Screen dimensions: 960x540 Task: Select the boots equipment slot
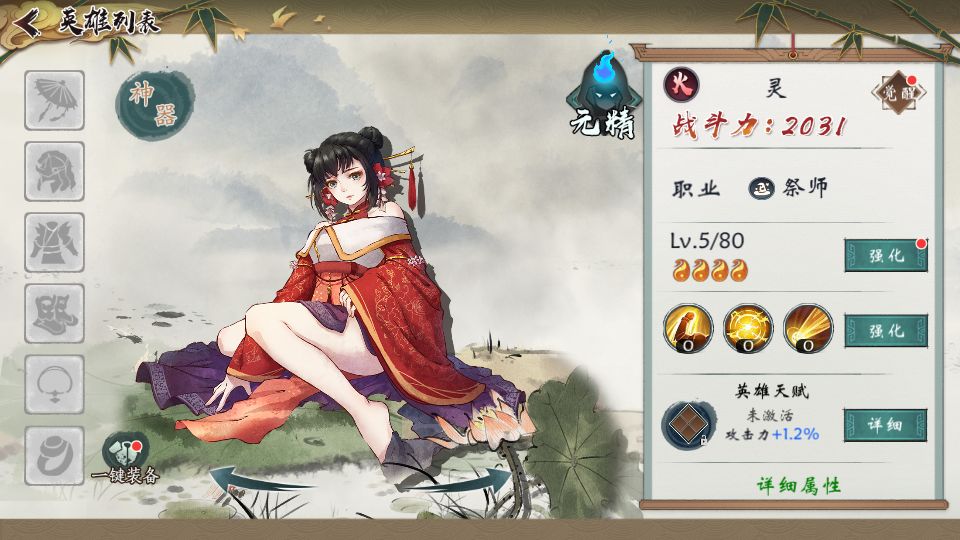click(54, 314)
